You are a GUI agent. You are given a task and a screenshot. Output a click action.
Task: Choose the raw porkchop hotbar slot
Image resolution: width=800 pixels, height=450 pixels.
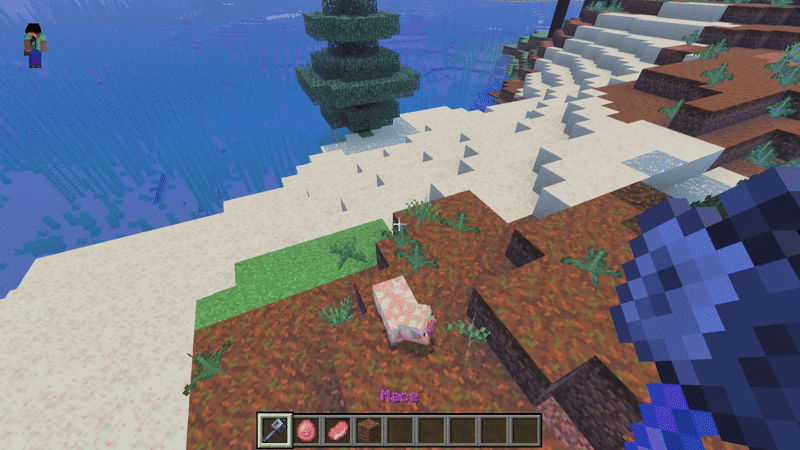point(337,430)
